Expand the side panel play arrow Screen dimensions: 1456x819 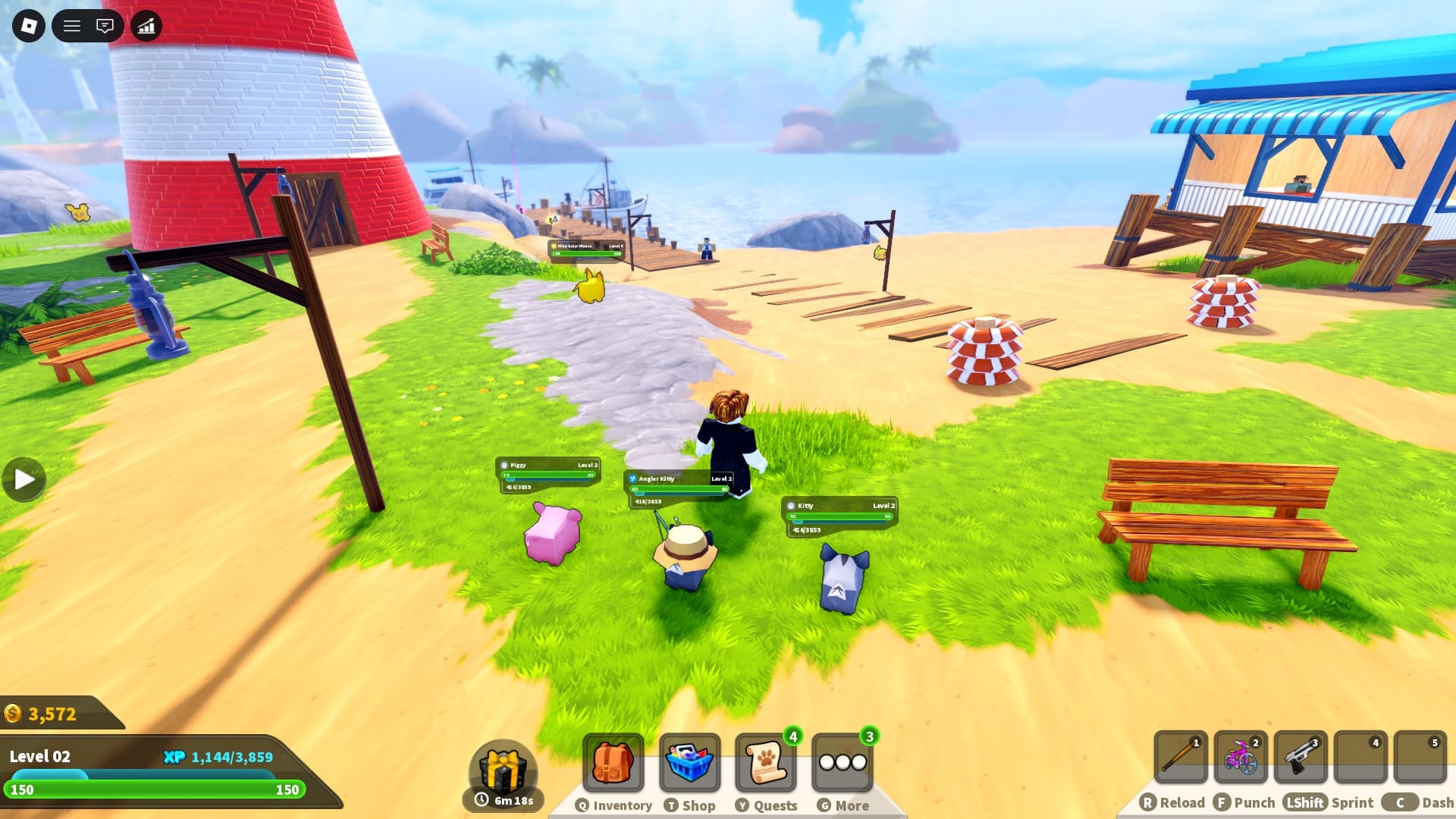pyautogui.click(x=24, y=479)
